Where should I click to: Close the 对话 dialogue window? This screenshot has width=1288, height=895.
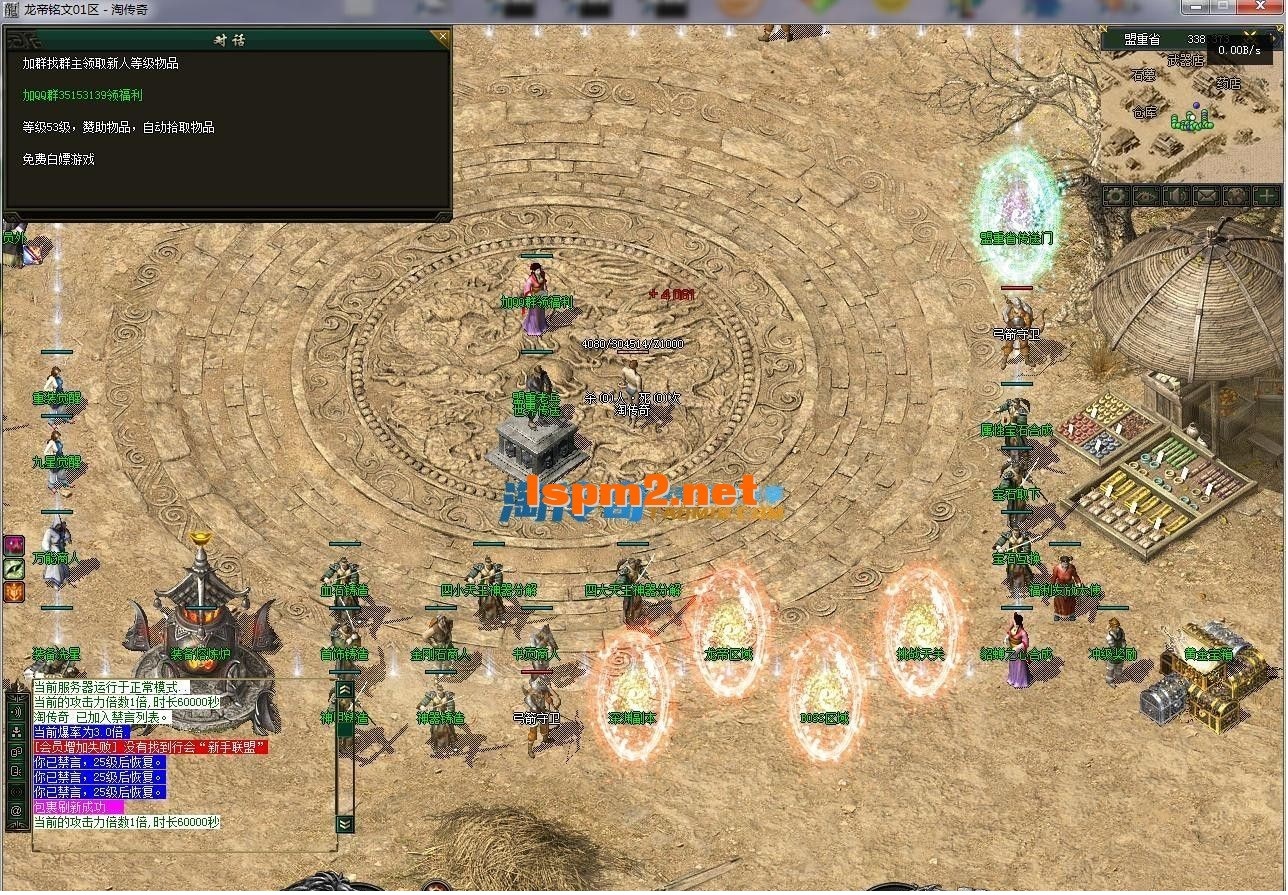440,39
